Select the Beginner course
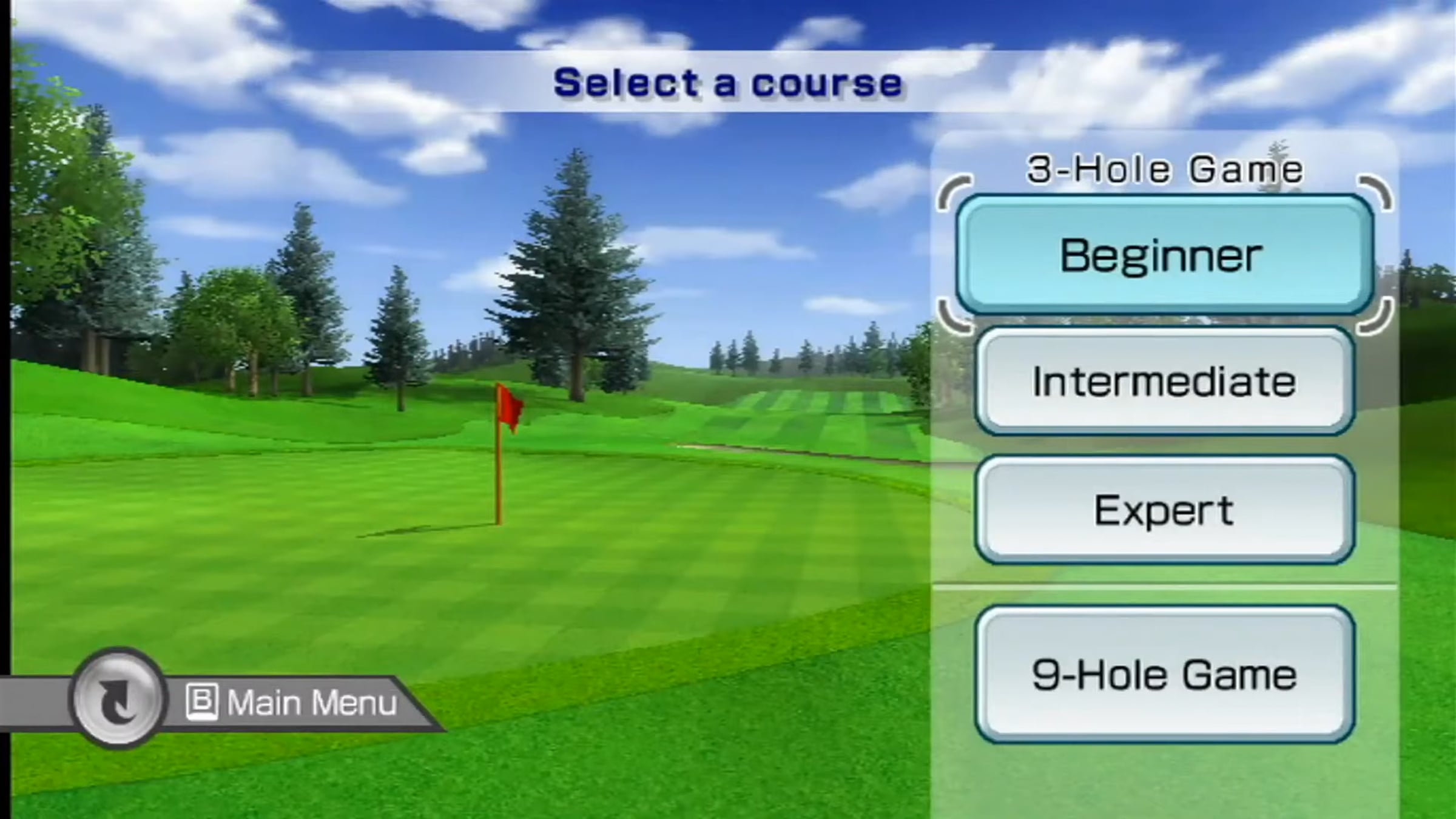The width and height of the screenshot is (1456, 819). click(1164, 255)
